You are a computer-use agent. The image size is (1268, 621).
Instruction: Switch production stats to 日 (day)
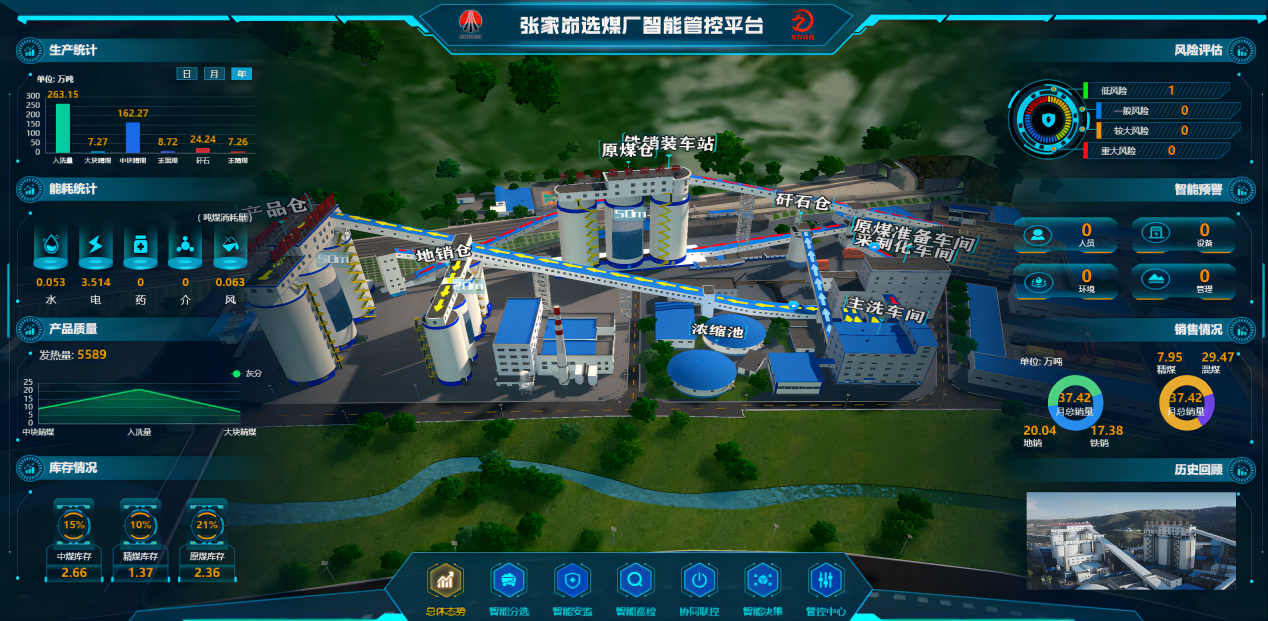[x=187, y=74]
